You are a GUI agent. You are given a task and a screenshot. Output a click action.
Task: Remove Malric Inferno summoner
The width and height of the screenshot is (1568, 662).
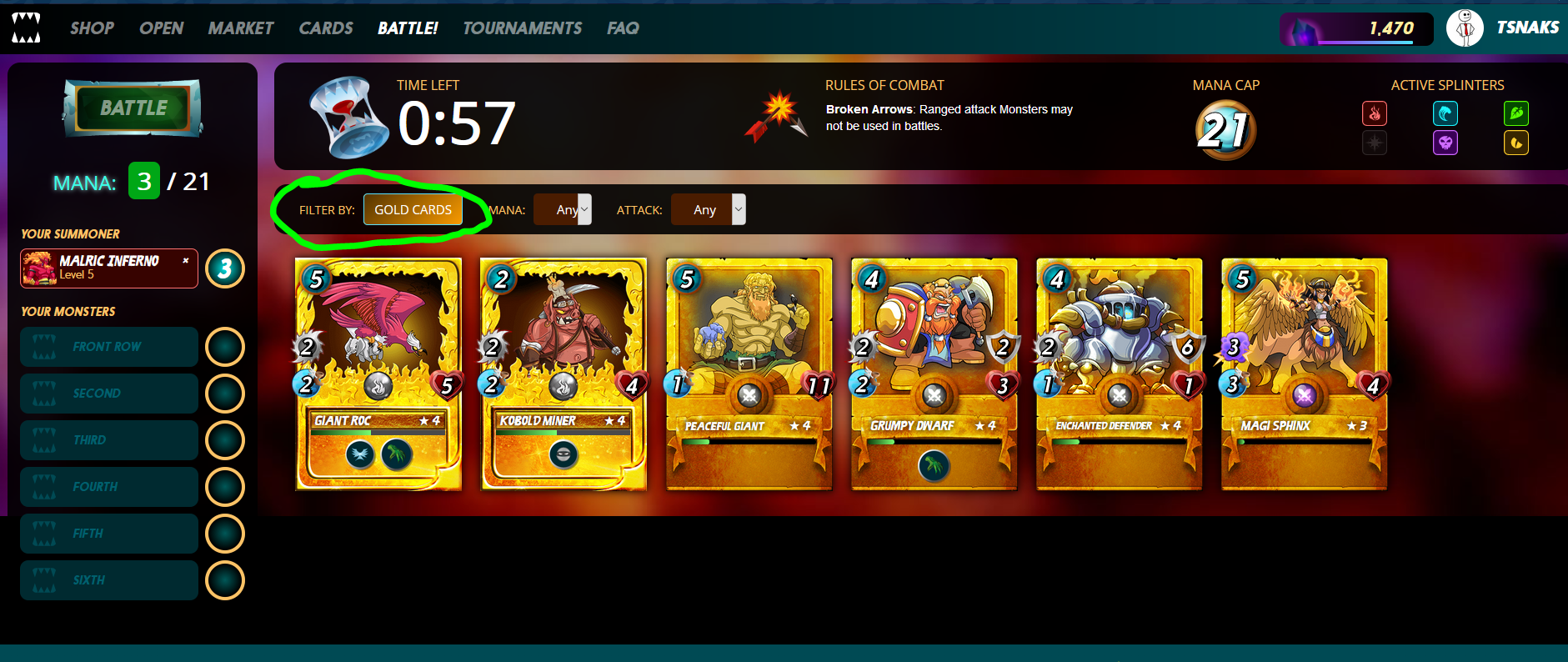tap(185, 260)
